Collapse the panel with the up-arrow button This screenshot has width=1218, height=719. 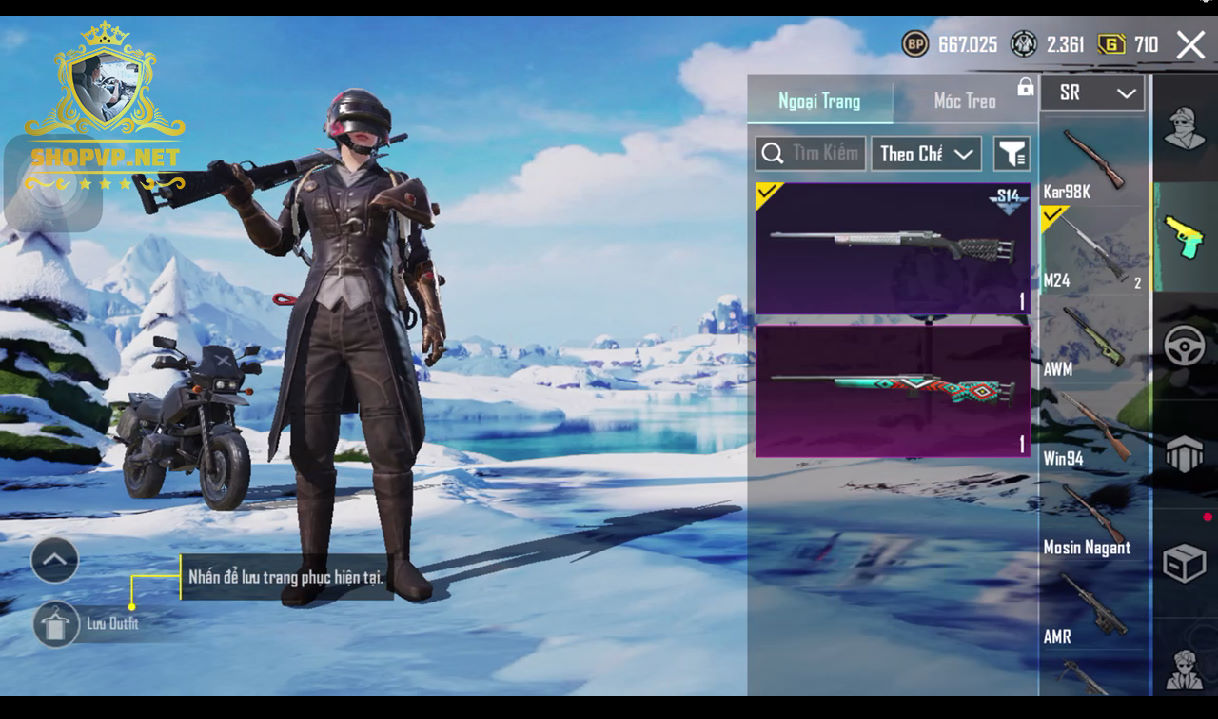pos(55,560)
